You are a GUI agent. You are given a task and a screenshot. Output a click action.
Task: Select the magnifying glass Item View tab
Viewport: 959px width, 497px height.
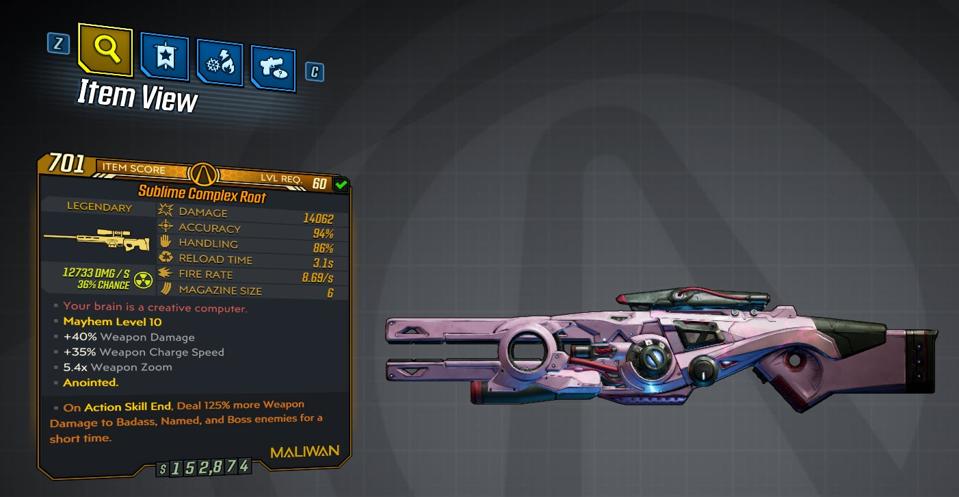tap(105, 50)
